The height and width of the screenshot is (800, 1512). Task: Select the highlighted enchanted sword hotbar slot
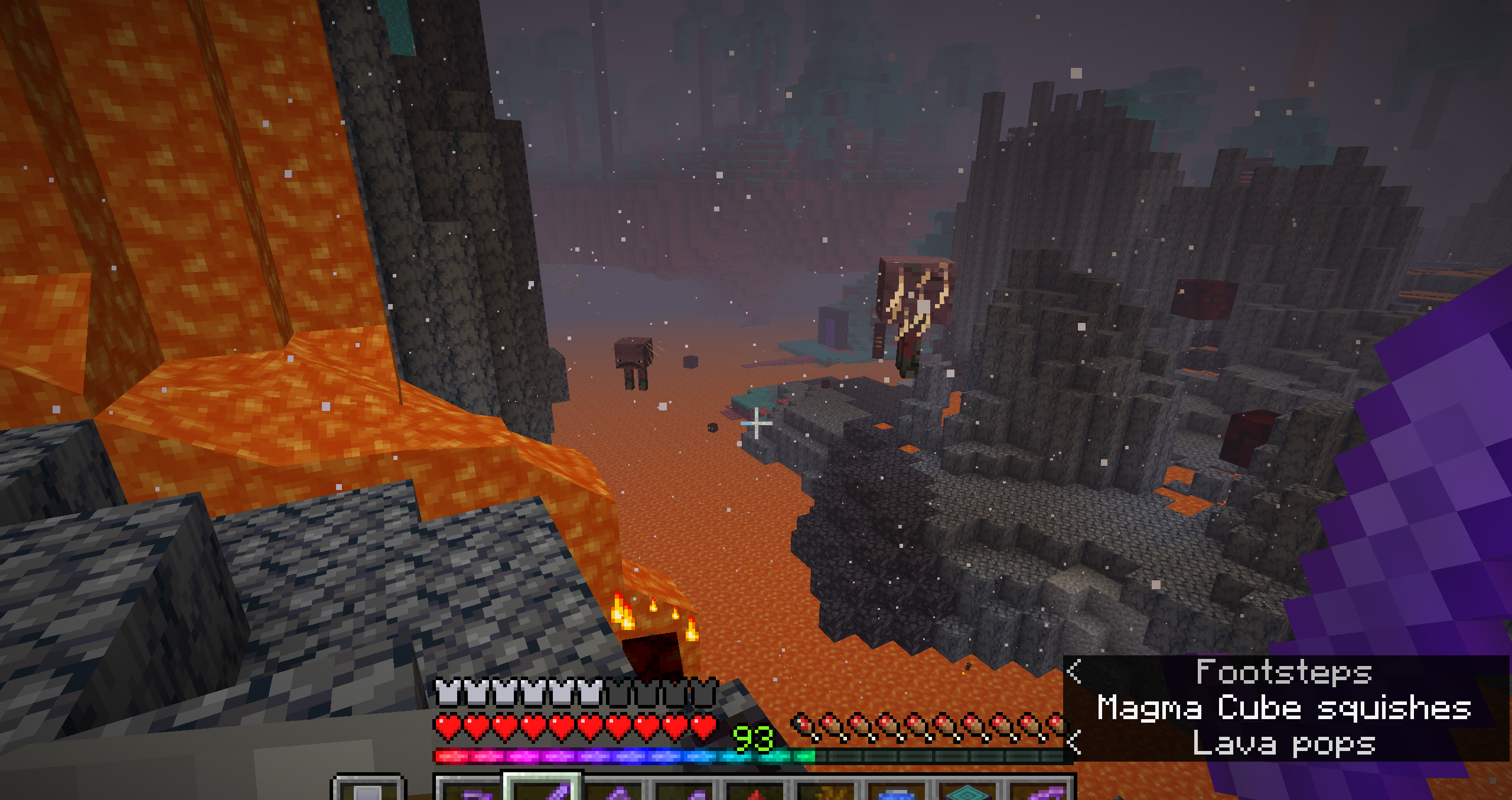pos(543,789)
